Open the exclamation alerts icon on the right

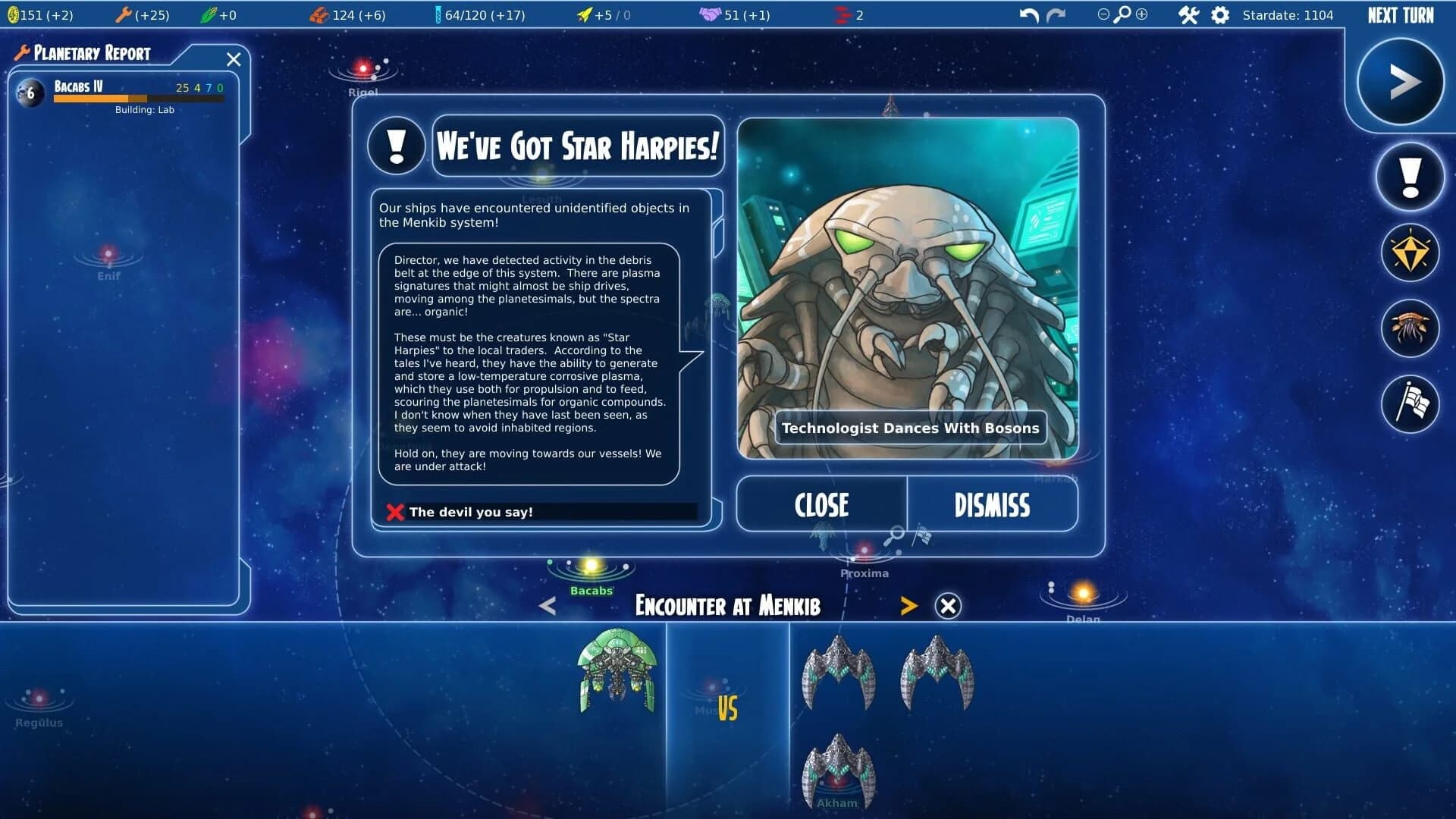[1409, 177]
